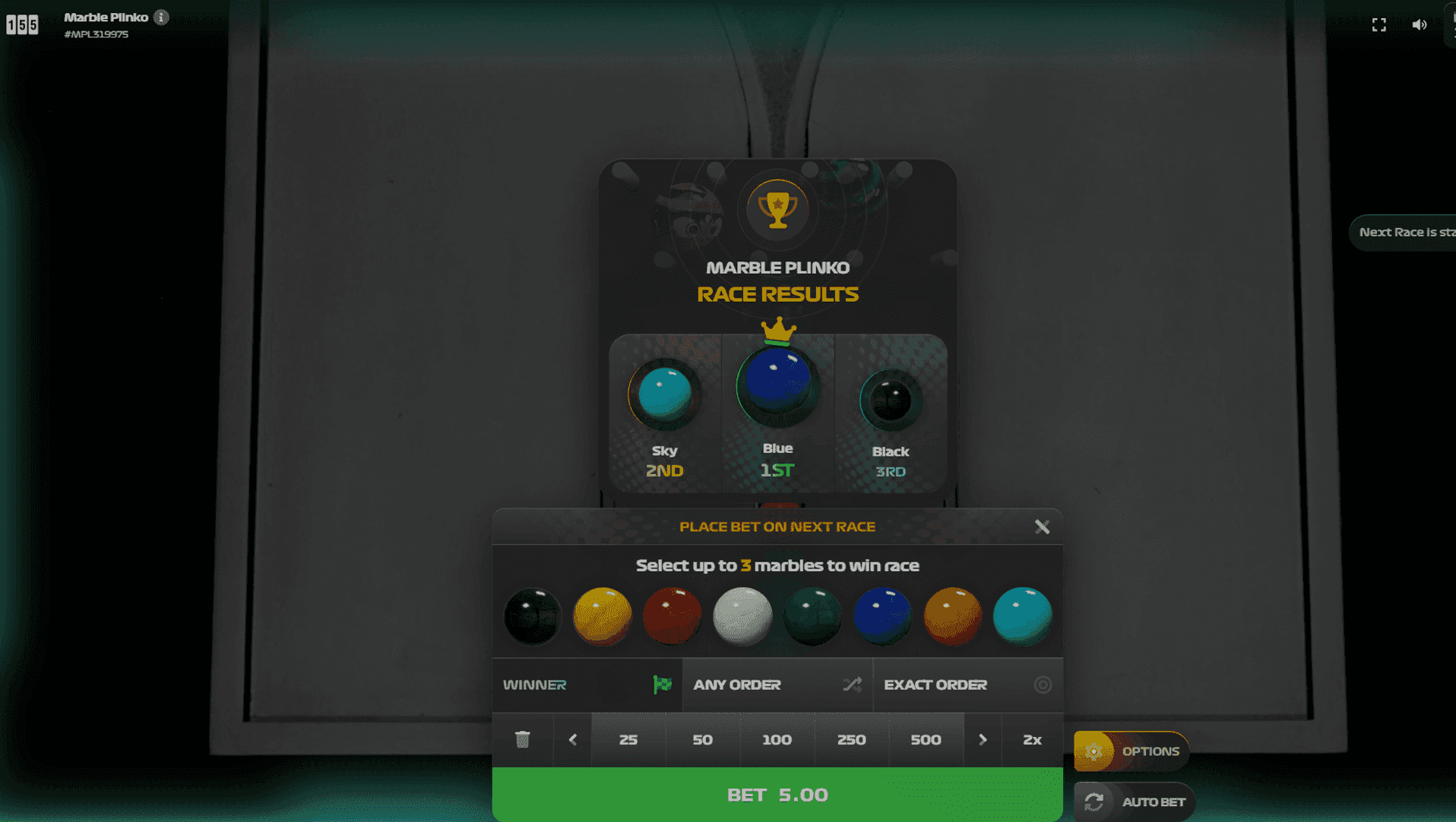Pick Exact Order via the target icon

1044,684
